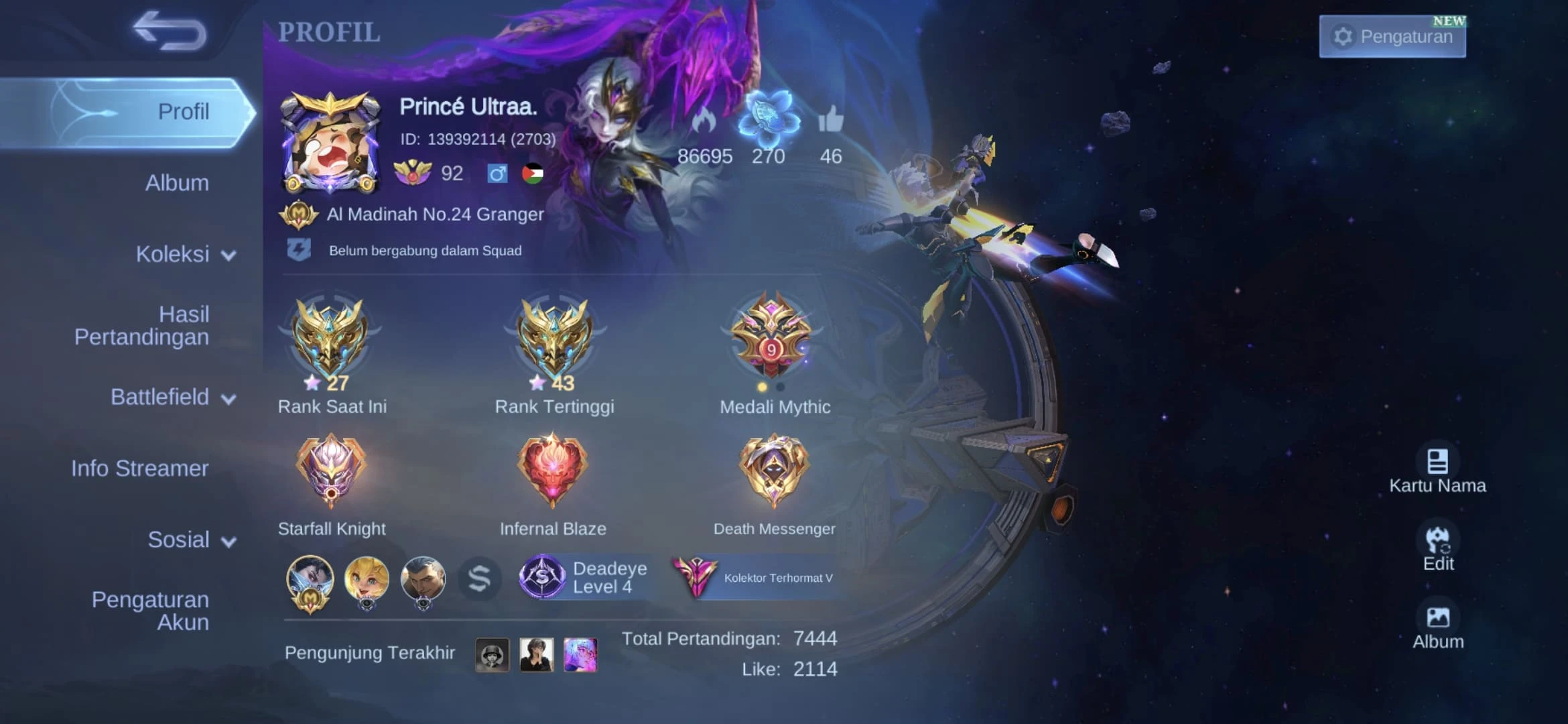This screenshot has height=724, width=1568.
Task: Open the Kartu Nama name card
Action: (1437, 471)
